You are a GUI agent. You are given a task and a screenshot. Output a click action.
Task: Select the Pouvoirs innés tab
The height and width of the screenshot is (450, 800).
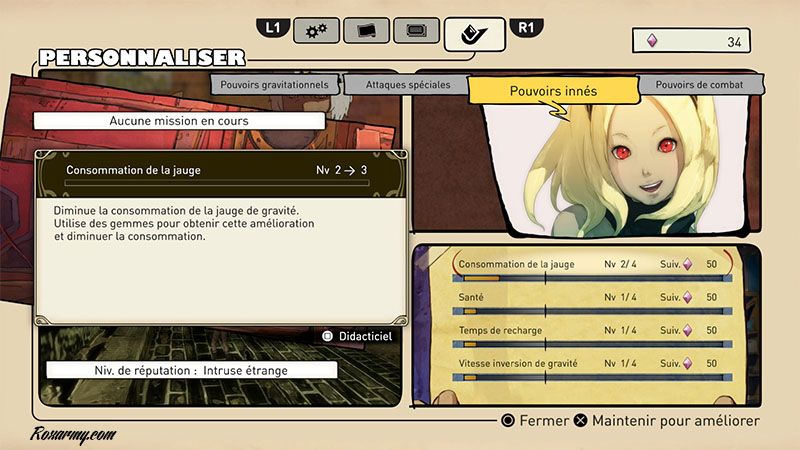[553, 91]
